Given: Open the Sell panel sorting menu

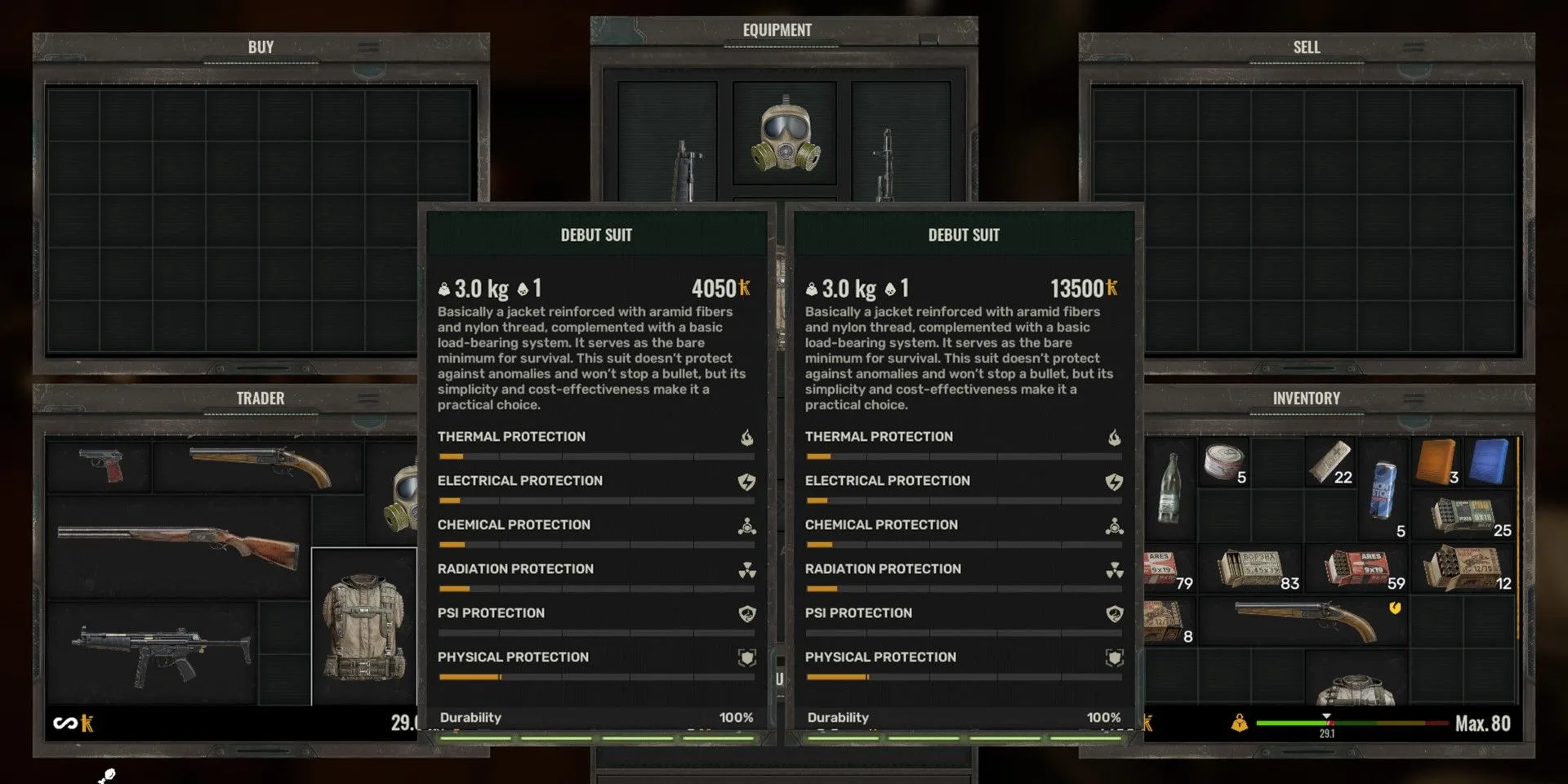Looking at the screenshot, I should (x=1414, y=47).
